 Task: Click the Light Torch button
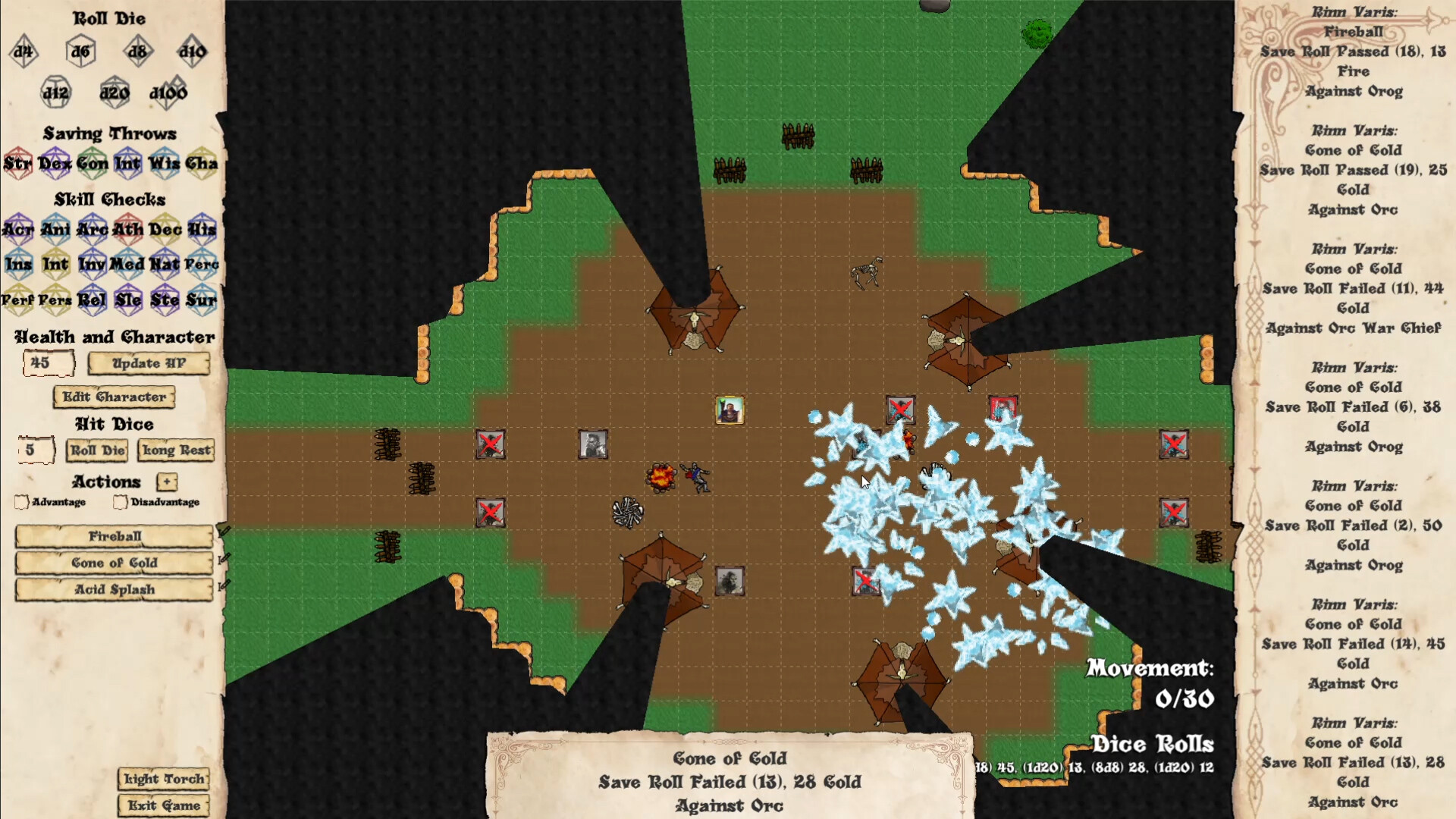[162, 780]
